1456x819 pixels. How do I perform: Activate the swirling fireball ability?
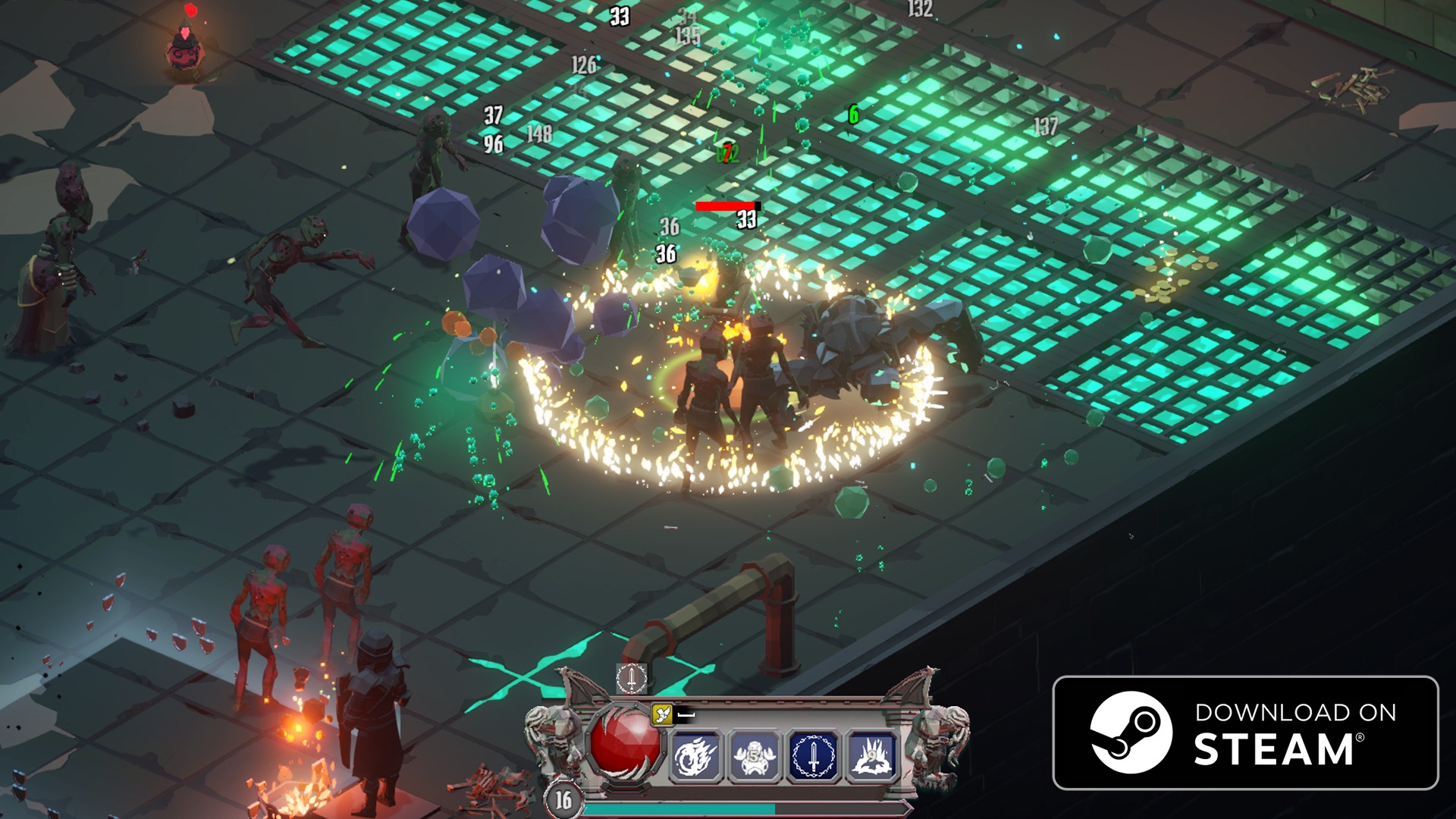click(x=695, y=756)
